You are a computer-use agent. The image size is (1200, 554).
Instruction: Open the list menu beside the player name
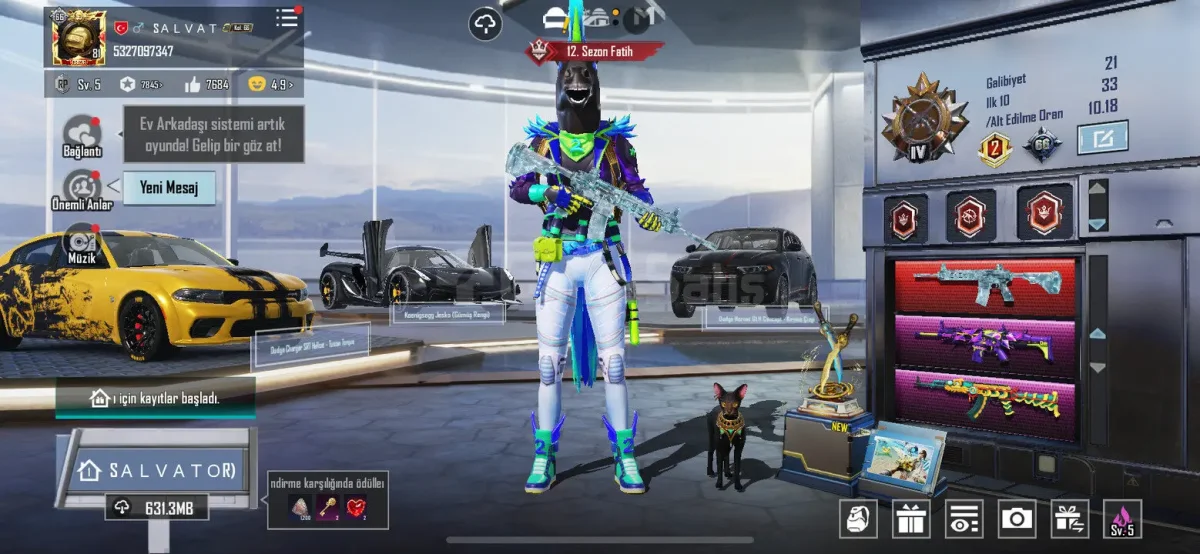click(x=287, y=17)
